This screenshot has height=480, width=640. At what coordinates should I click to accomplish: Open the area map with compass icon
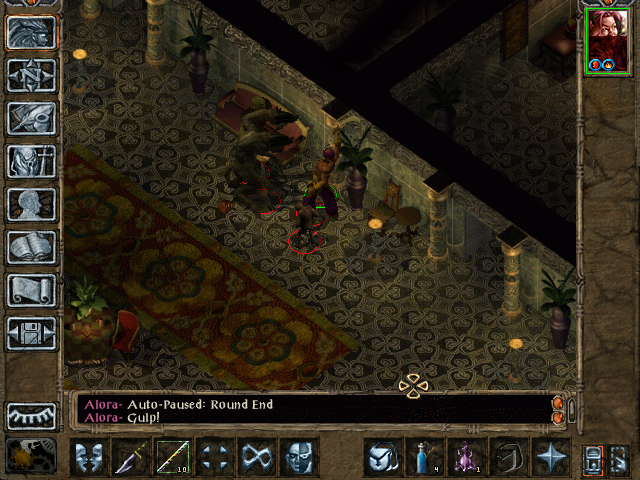[32, 75]
